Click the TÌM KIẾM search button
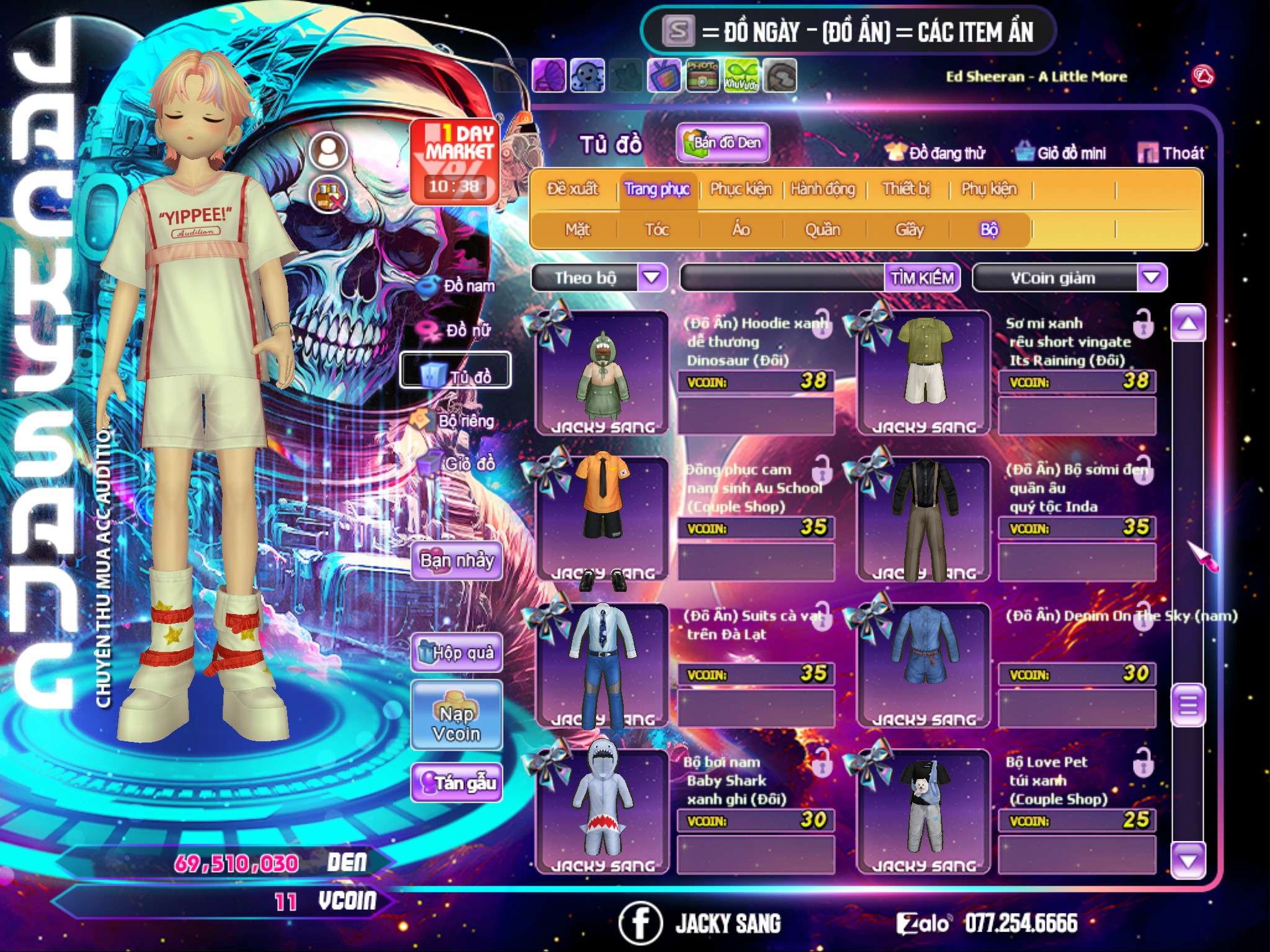Image resolution: width=1270 pixels, height=952 pixels. (922, 278)
